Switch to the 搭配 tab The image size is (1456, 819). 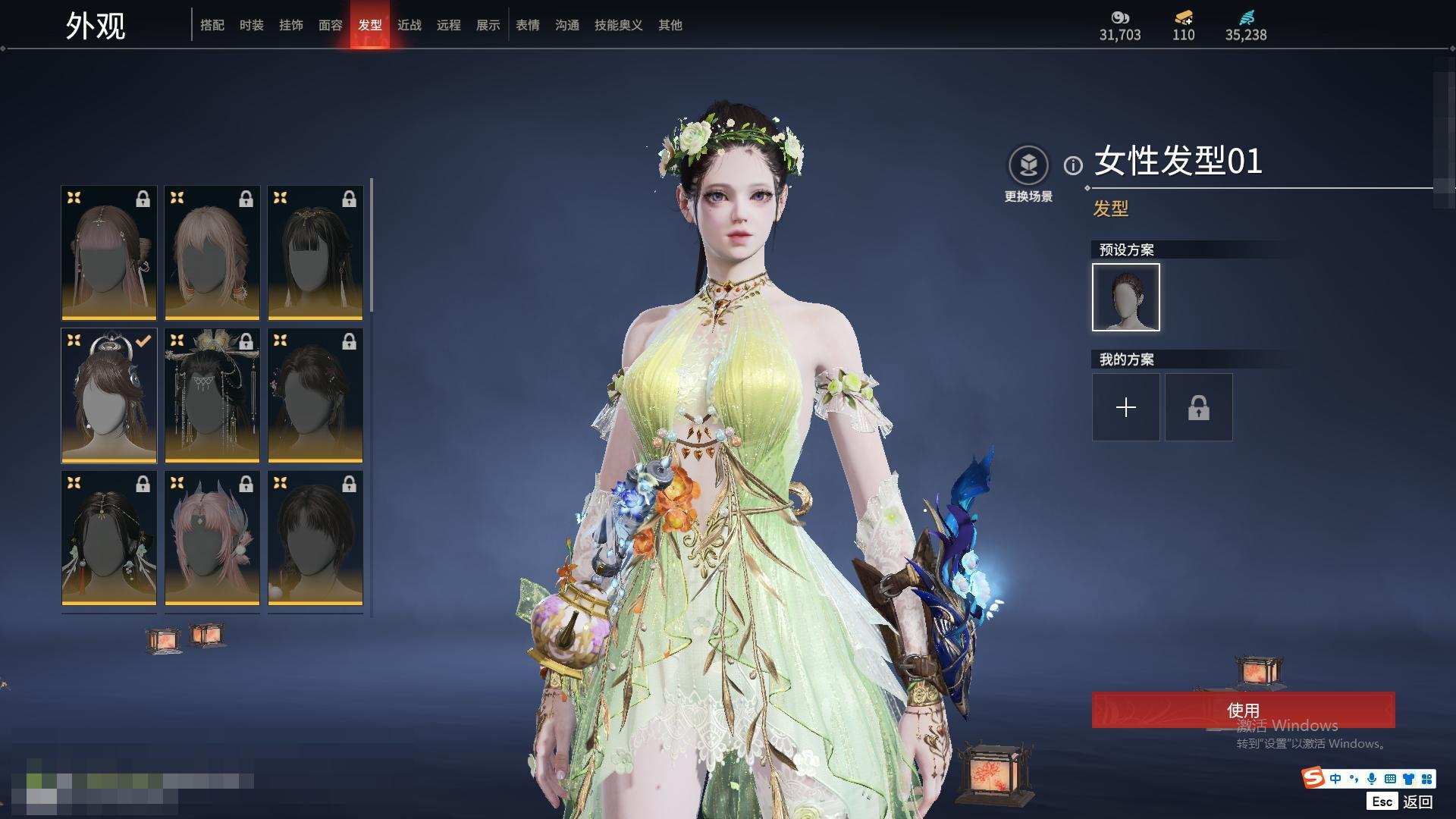(212, 25)
